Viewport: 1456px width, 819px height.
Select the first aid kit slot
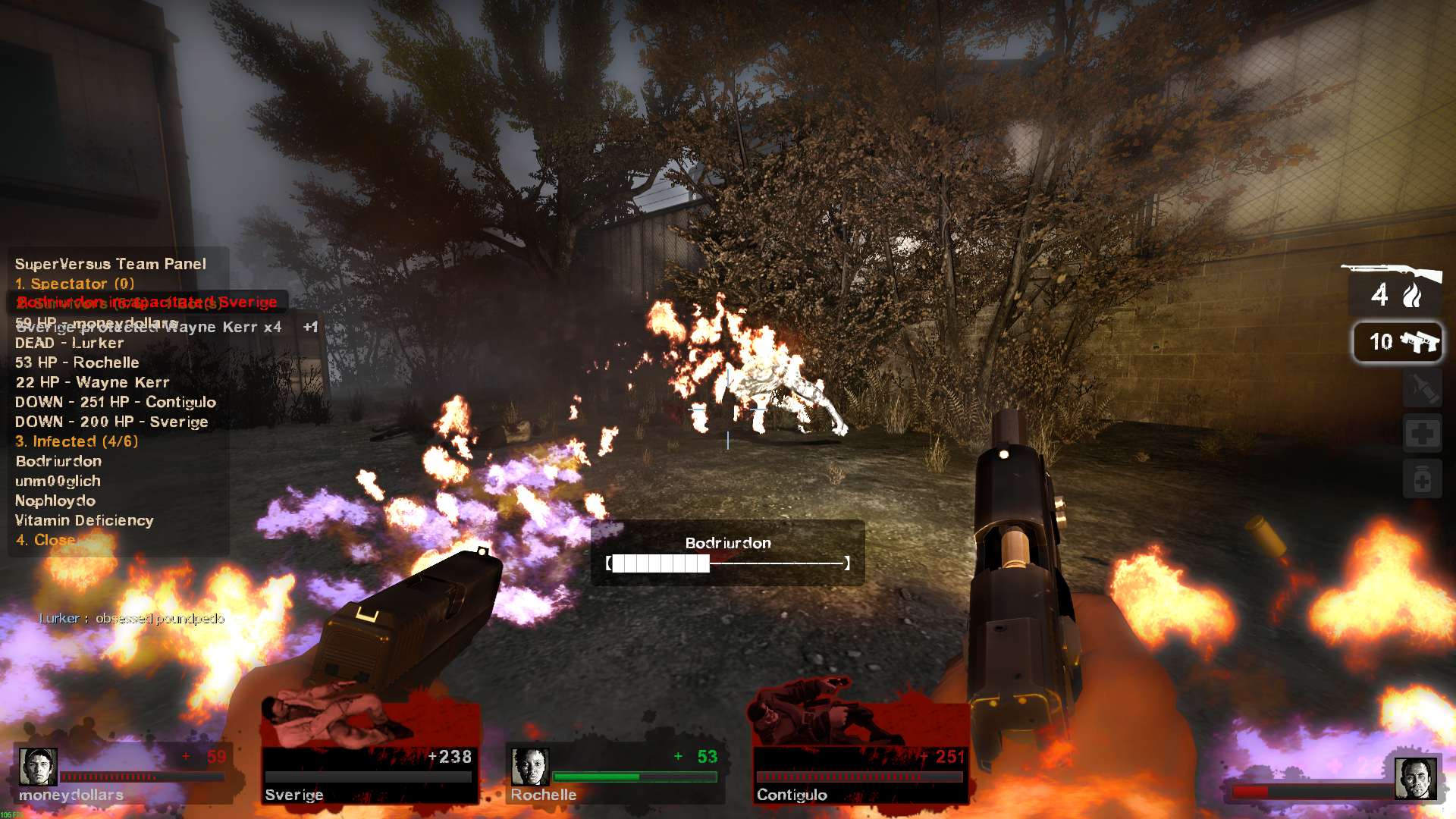click(x=1422, y=435)
